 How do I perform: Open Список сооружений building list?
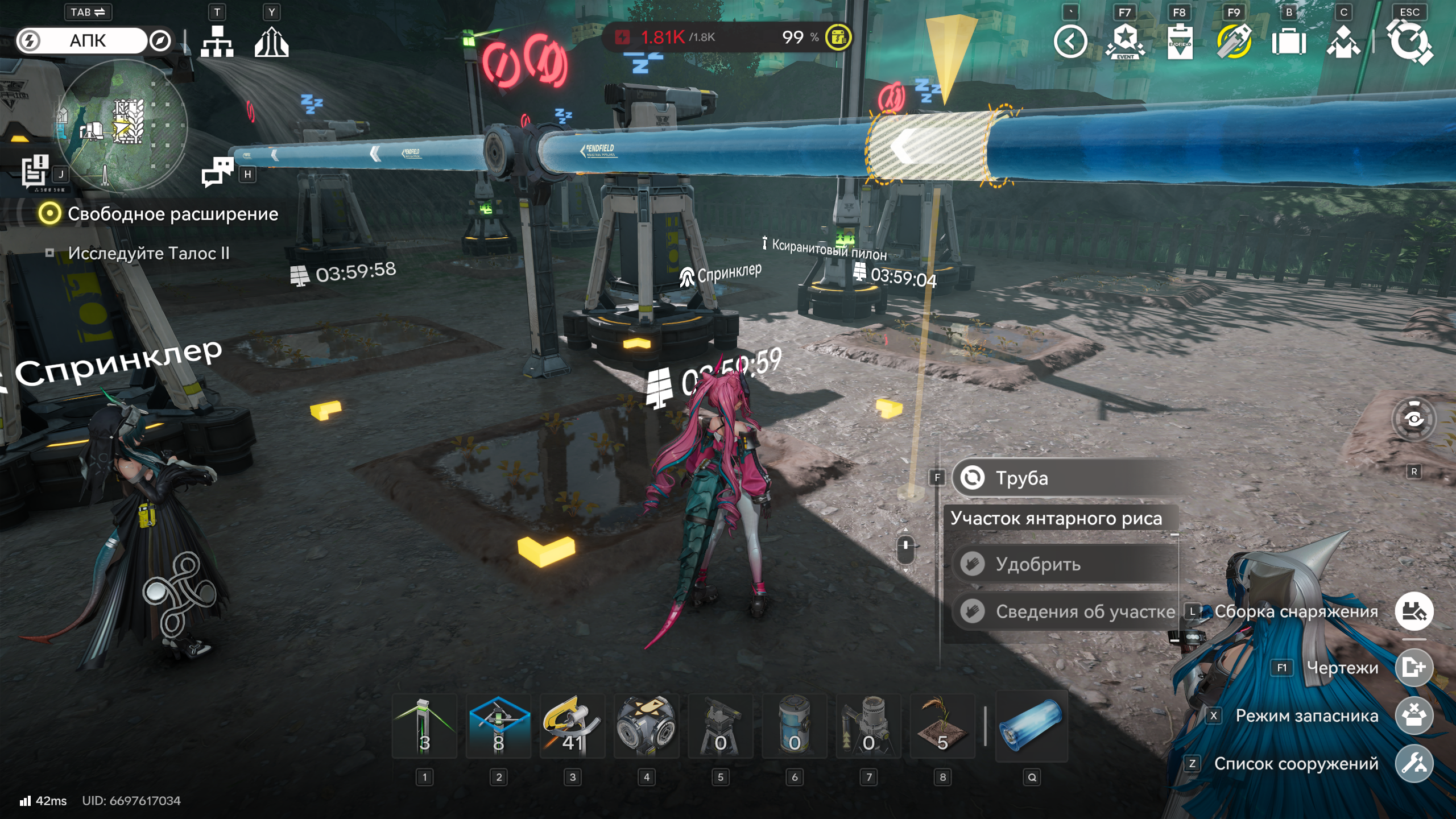click(x=1414, y=763)
